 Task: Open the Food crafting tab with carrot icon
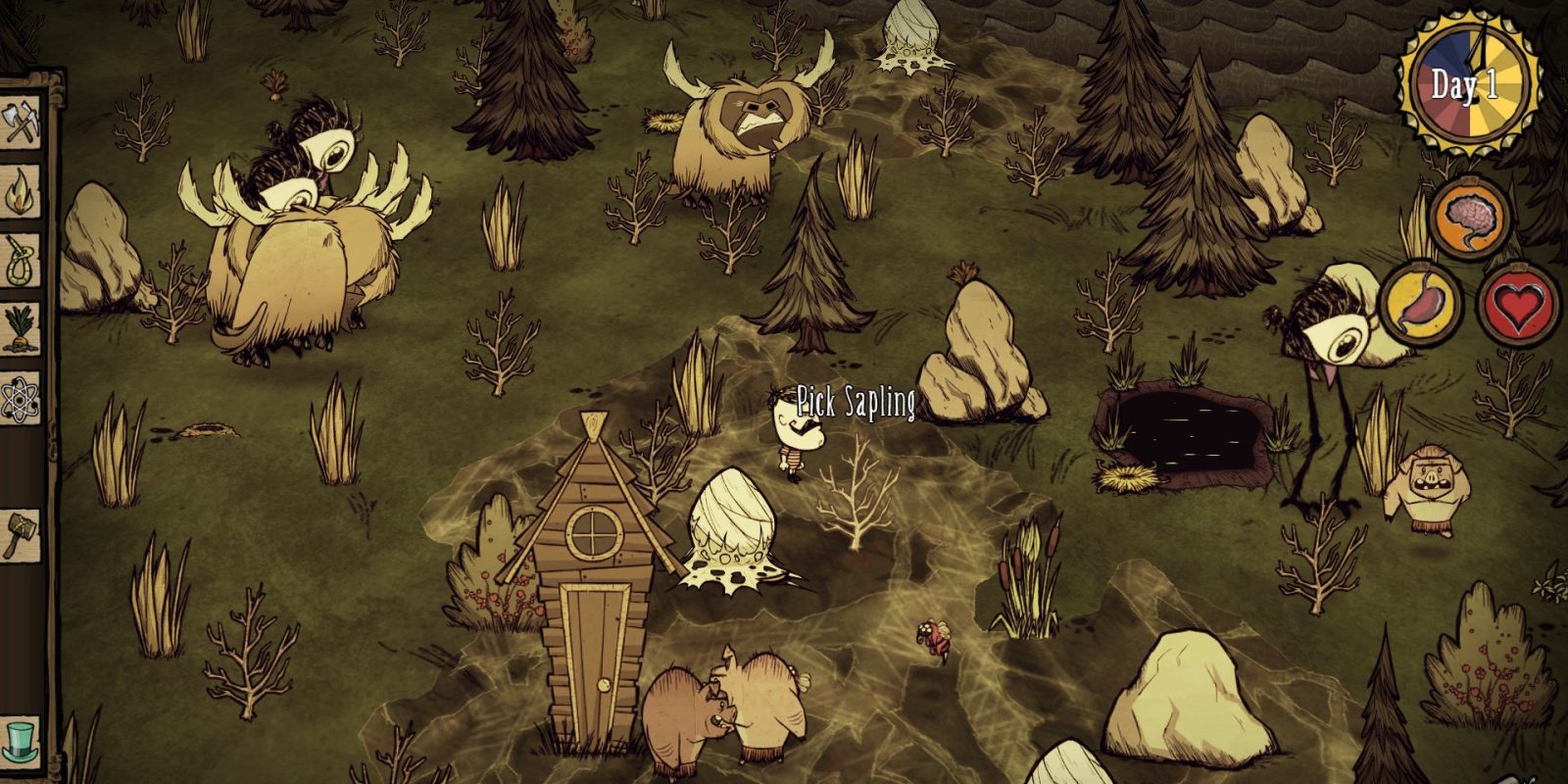pos(22,327)
